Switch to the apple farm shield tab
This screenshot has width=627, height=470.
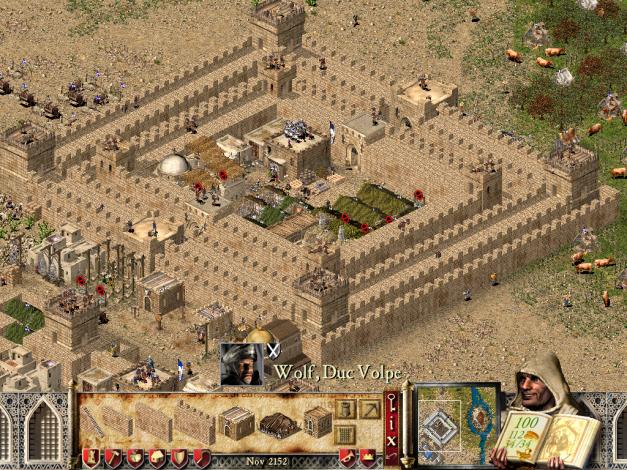[x=135, y=458]
